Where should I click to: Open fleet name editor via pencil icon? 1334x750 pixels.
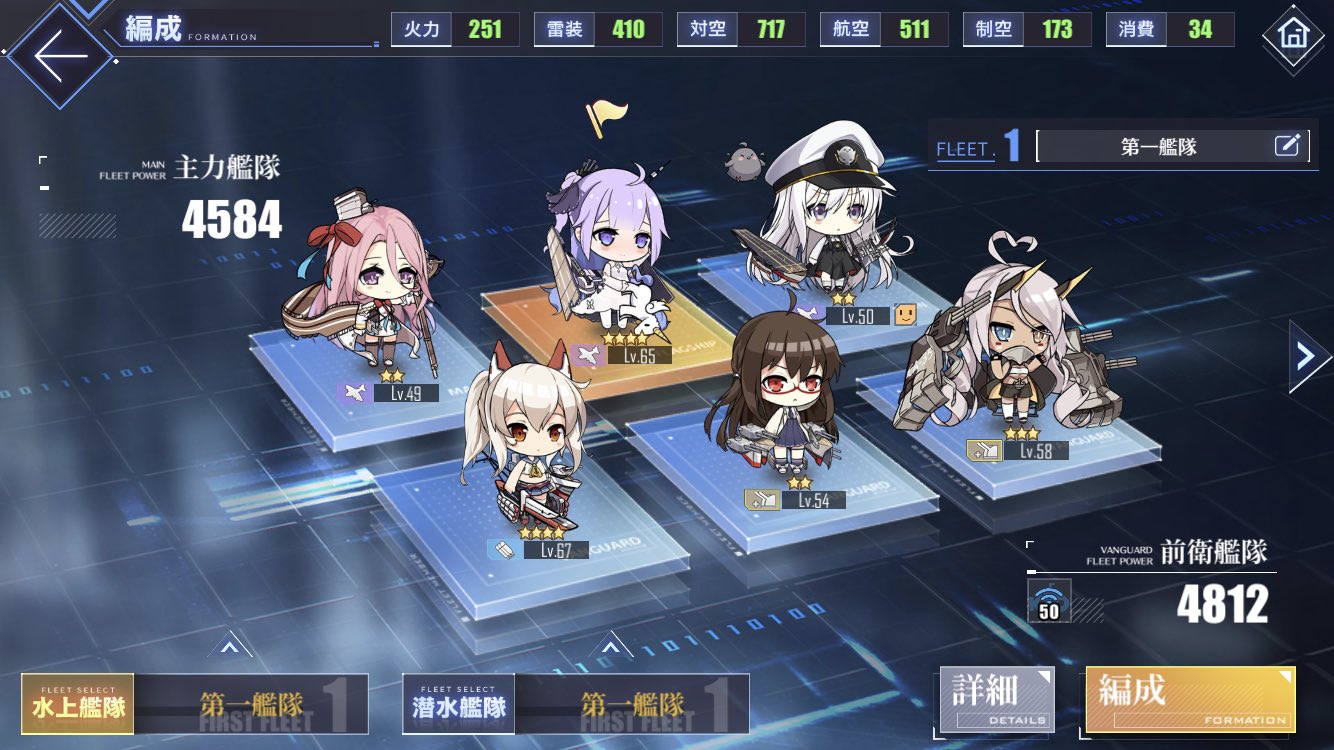[1291, 145]
